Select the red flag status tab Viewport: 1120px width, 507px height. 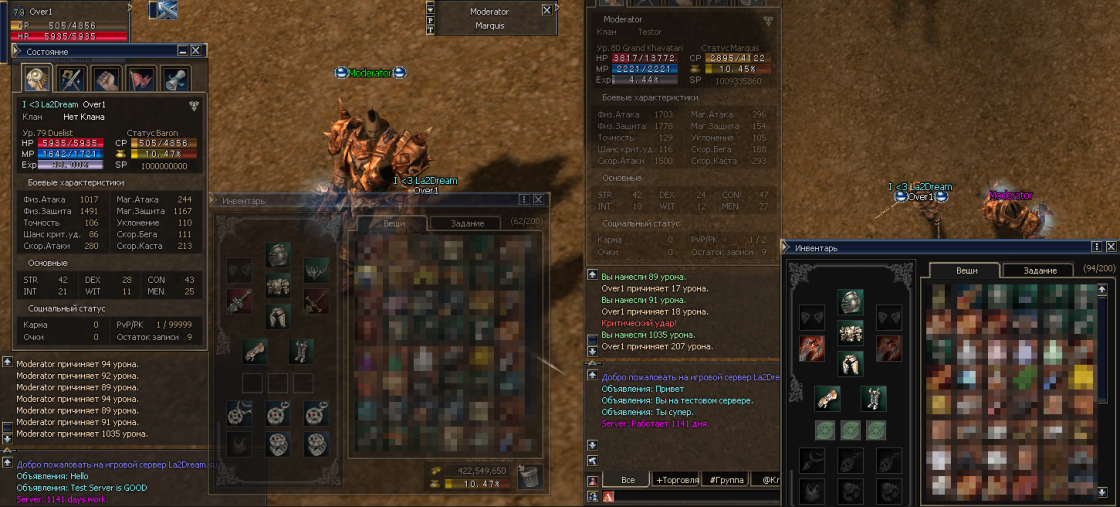(141, 79)
